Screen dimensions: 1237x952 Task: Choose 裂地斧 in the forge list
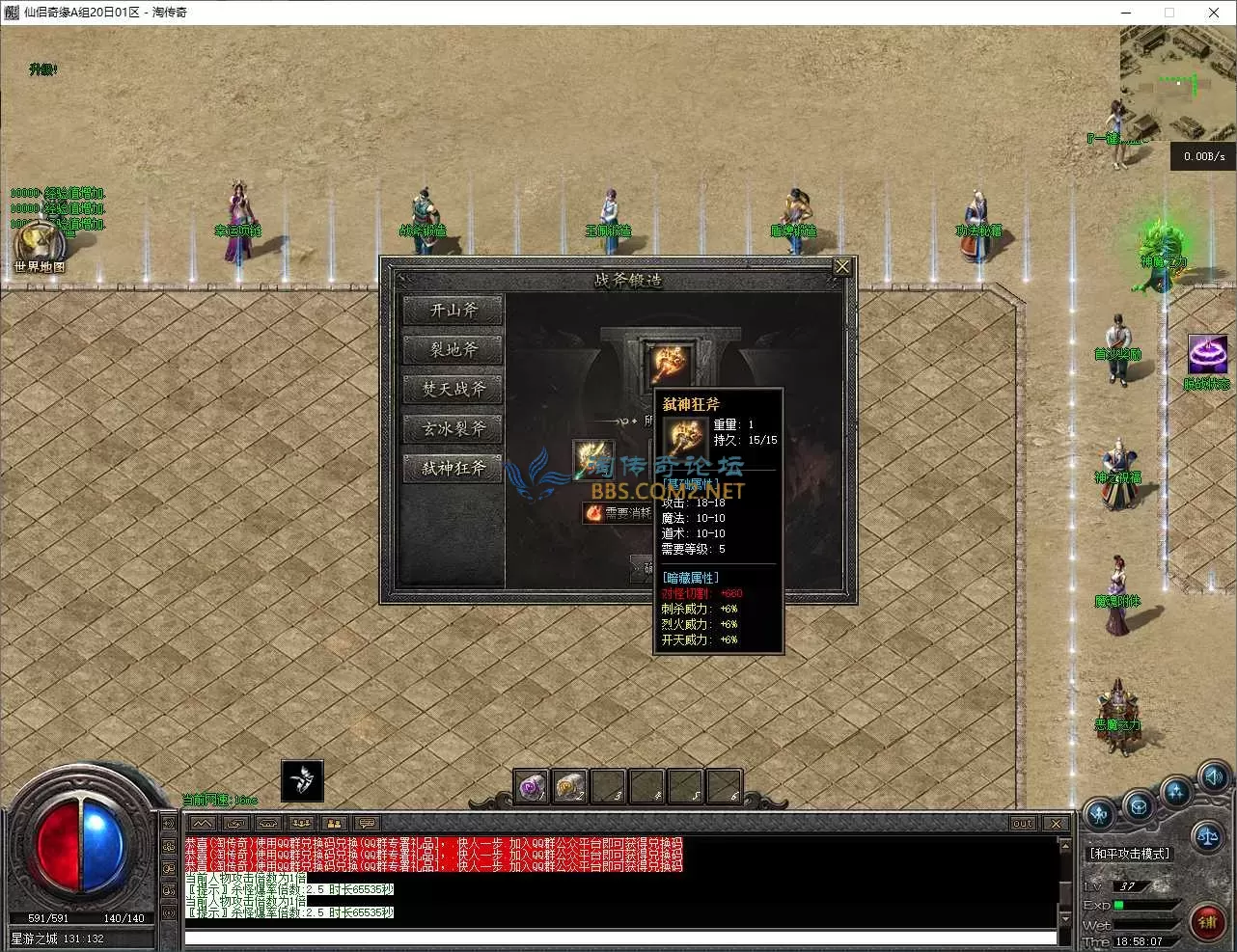453,350
